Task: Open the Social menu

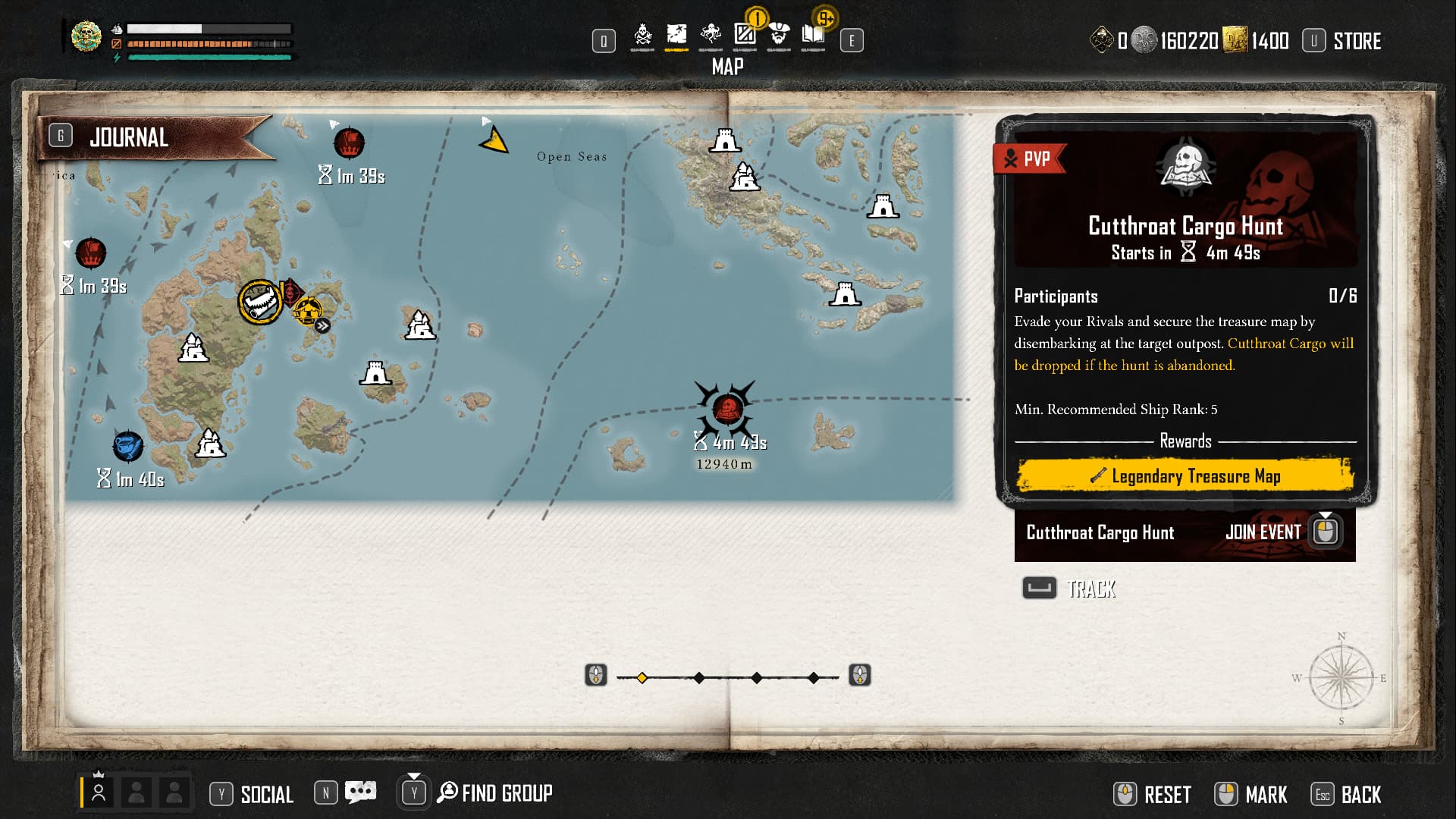Action: tap(266, 795)
